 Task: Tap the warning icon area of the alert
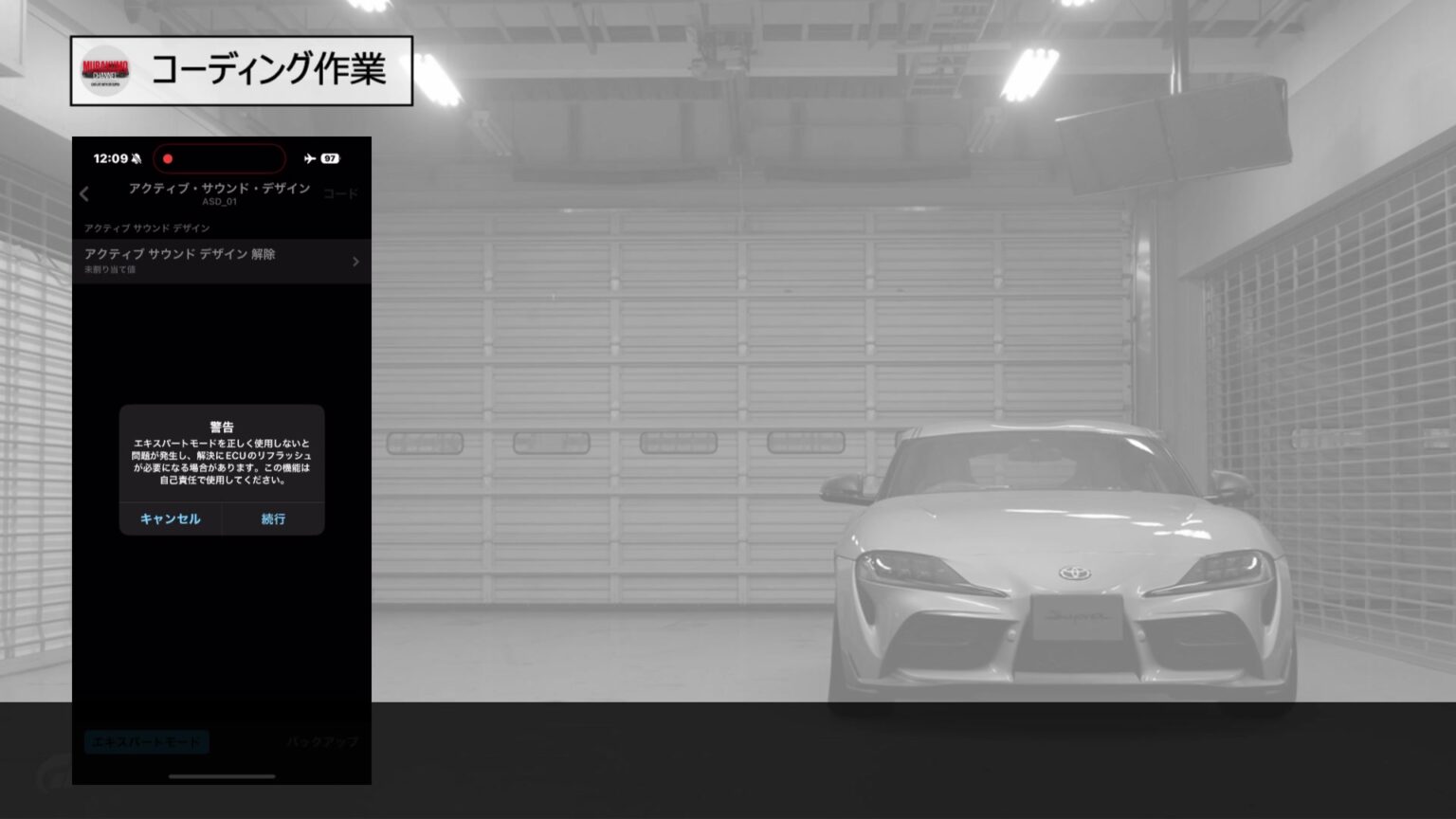pyautogui.click(x=221, y=427)
